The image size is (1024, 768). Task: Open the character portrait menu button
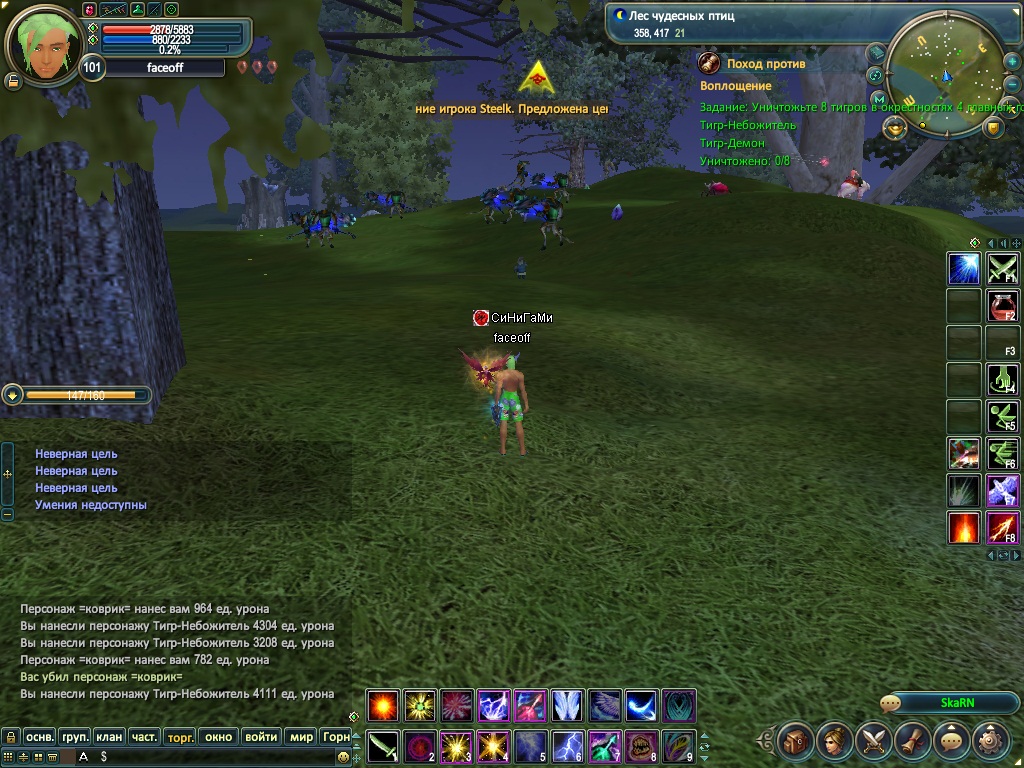tap(835, 741)
